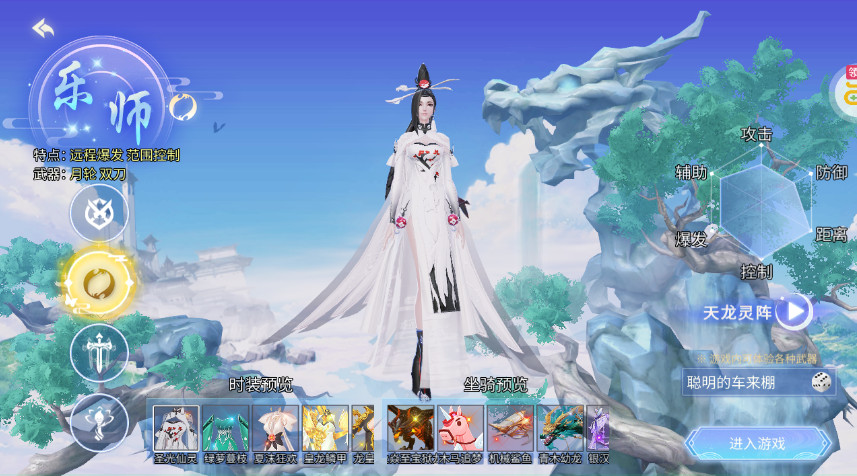Select the highlighted golden musician class icon

tap(99, 282)
